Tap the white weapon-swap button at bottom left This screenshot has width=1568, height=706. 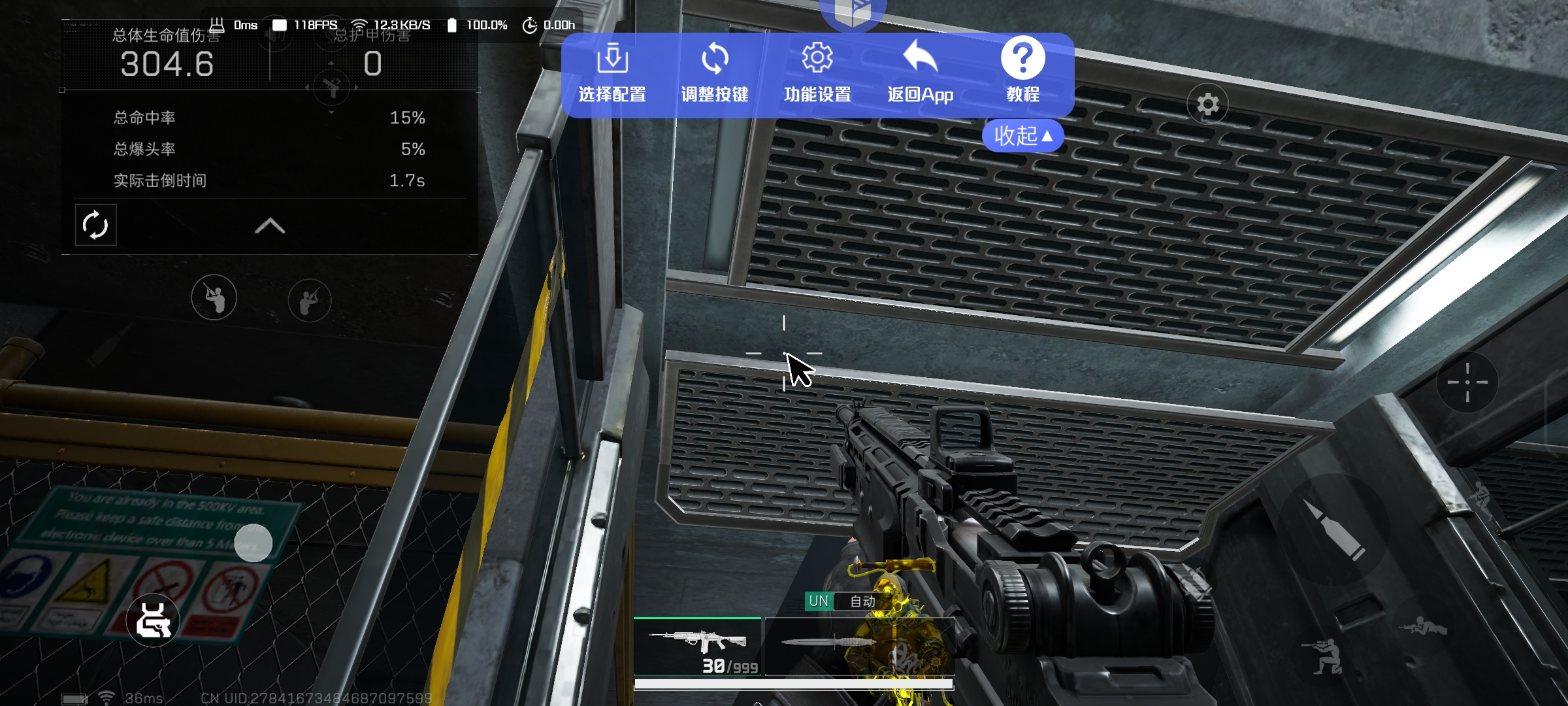pos(153,620)
